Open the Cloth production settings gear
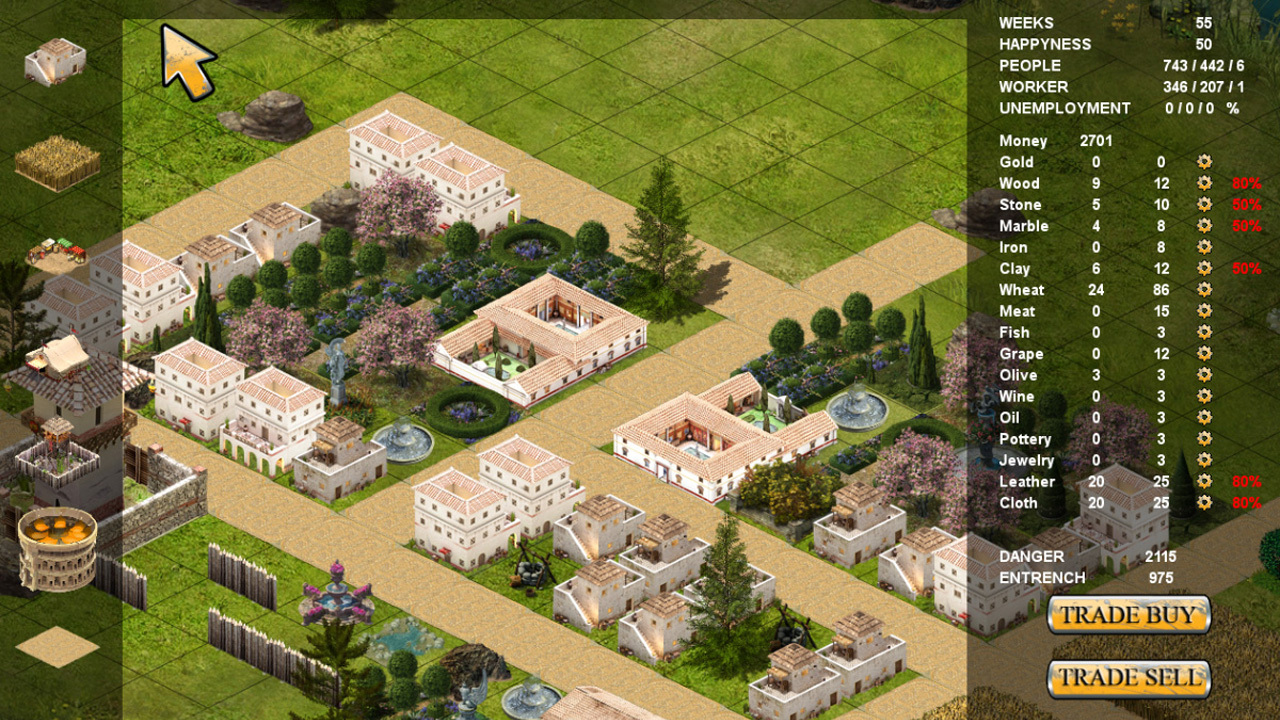 1204,503
